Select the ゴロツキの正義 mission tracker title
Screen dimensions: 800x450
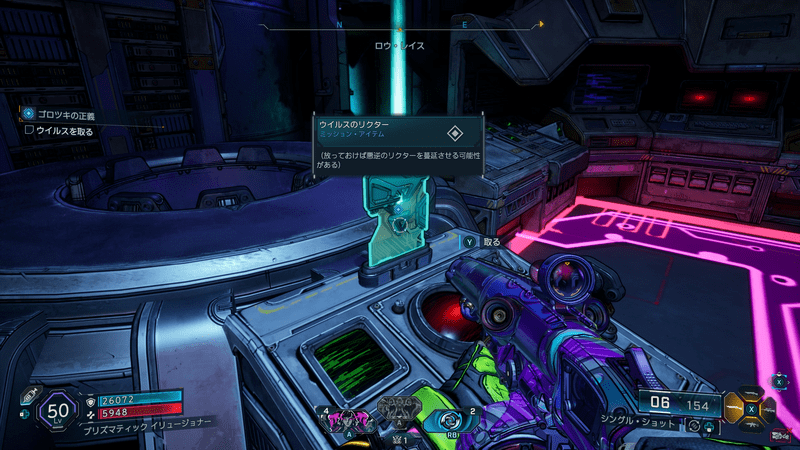point(64,115)
